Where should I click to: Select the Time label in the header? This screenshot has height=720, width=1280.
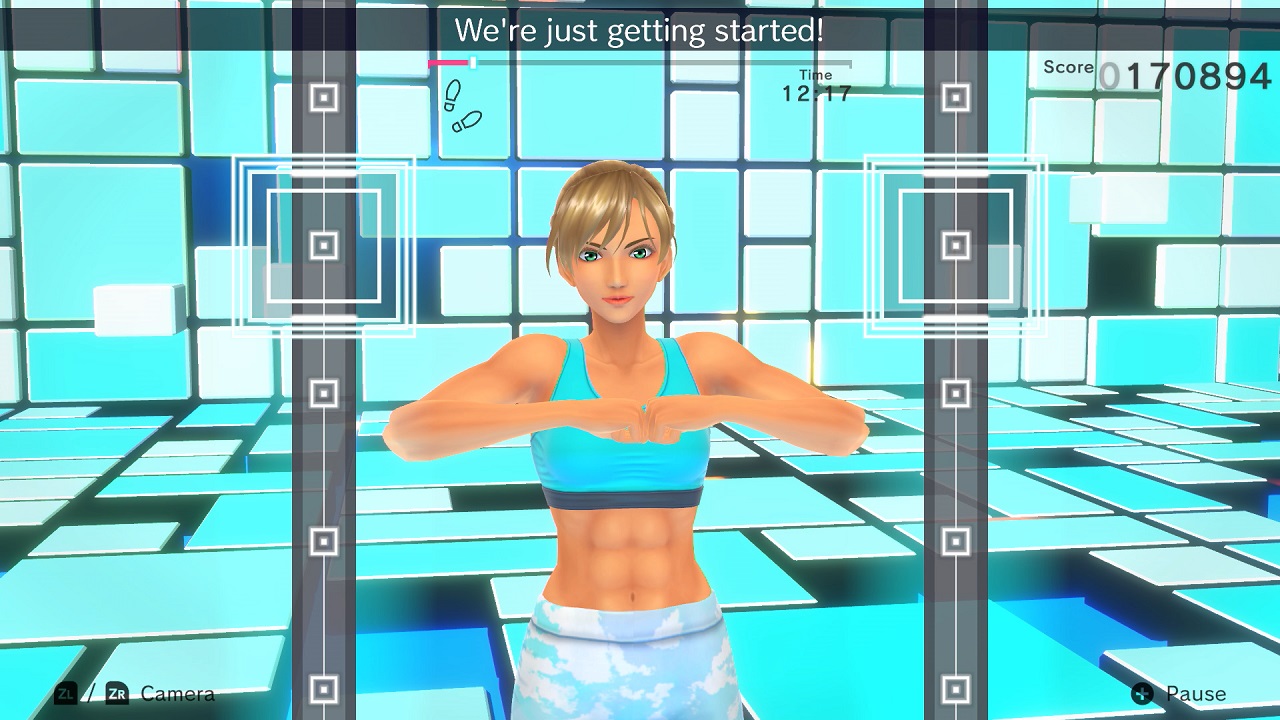click(817, 74)
